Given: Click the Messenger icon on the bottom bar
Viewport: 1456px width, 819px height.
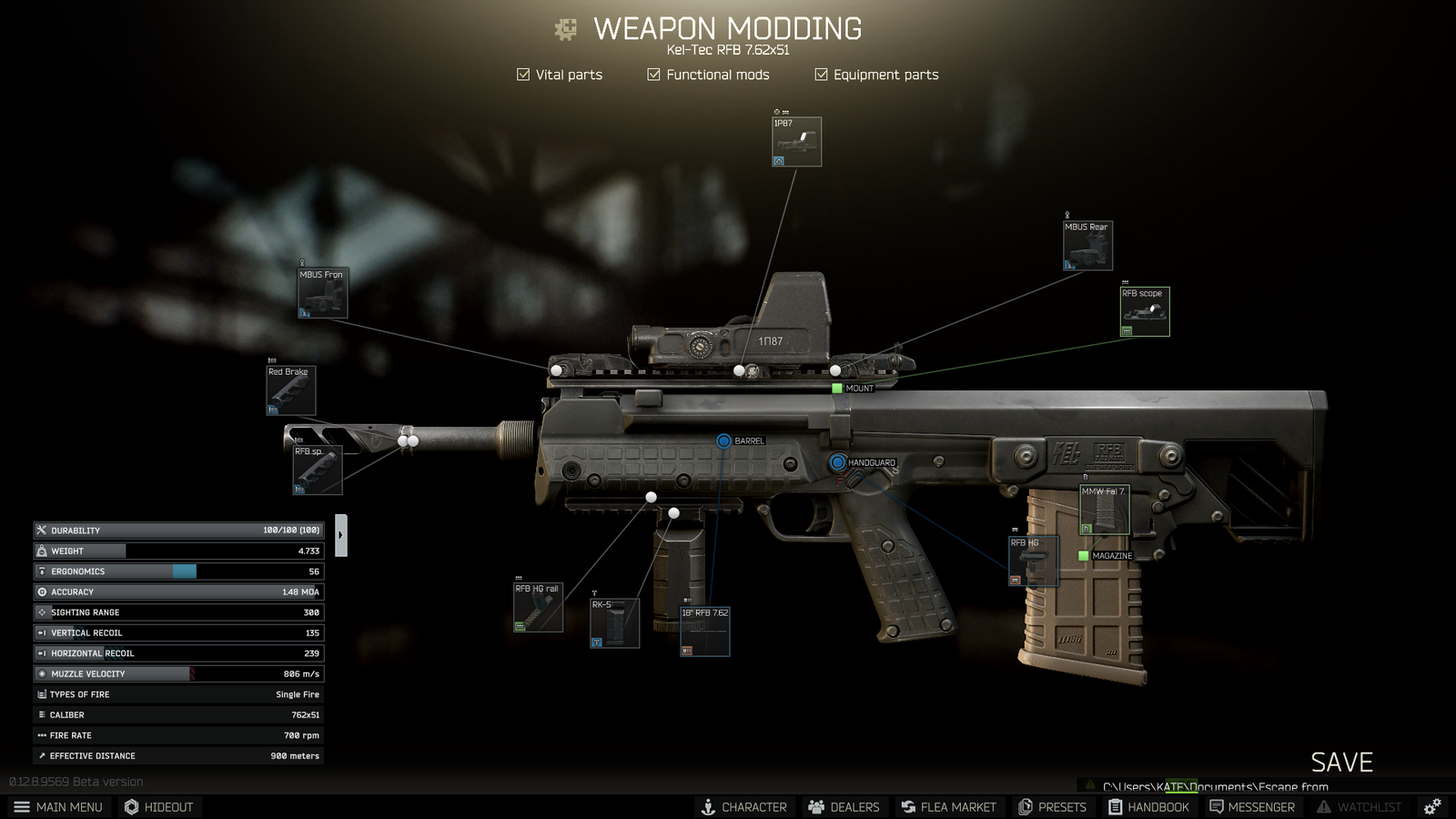Looking at the screenshot, I should click(x=1215, y=806).
